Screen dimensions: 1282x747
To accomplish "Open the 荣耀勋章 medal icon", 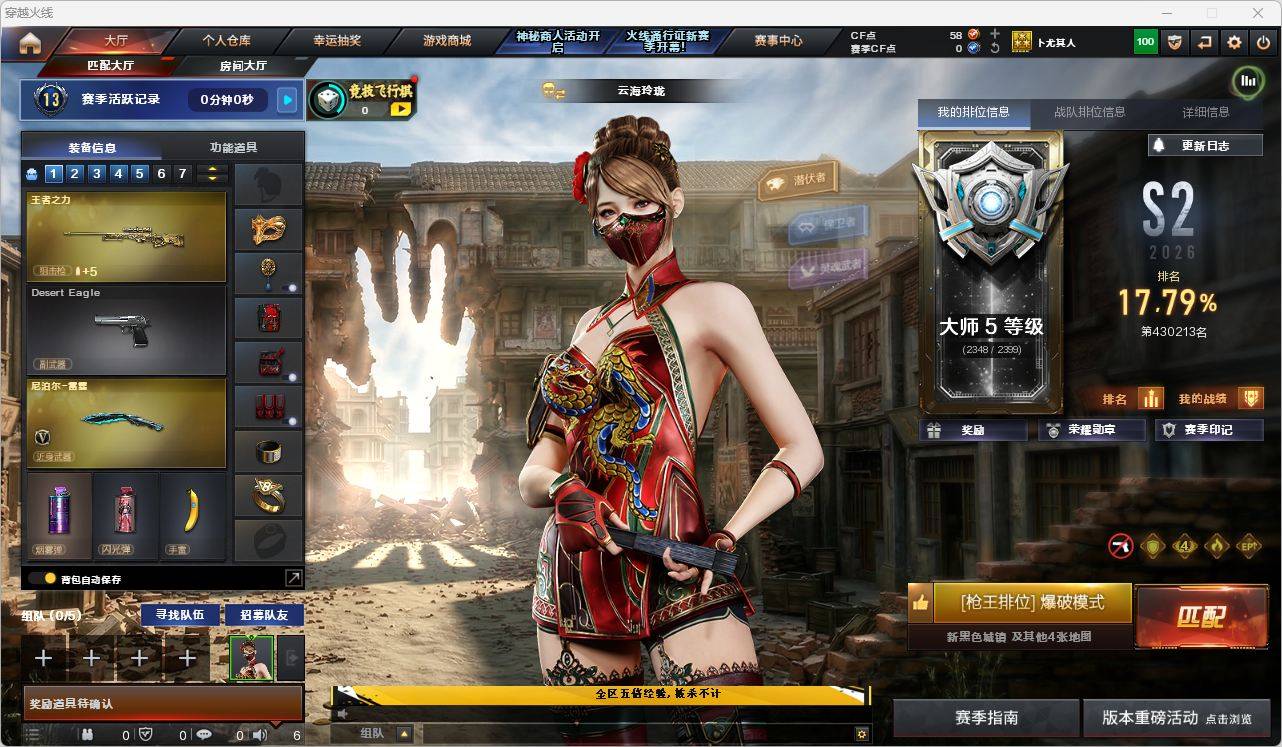I will pos(1054,430).
